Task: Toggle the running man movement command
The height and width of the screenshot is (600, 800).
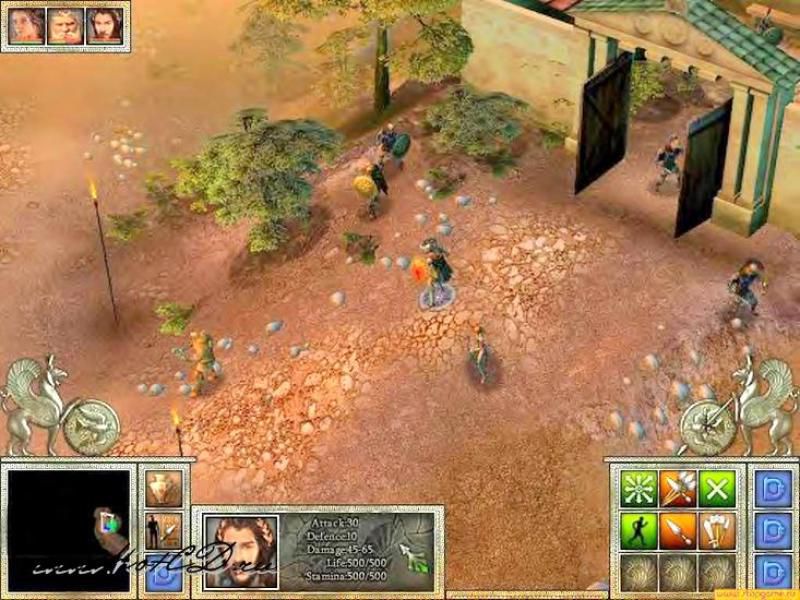Action: pos(637,530)
